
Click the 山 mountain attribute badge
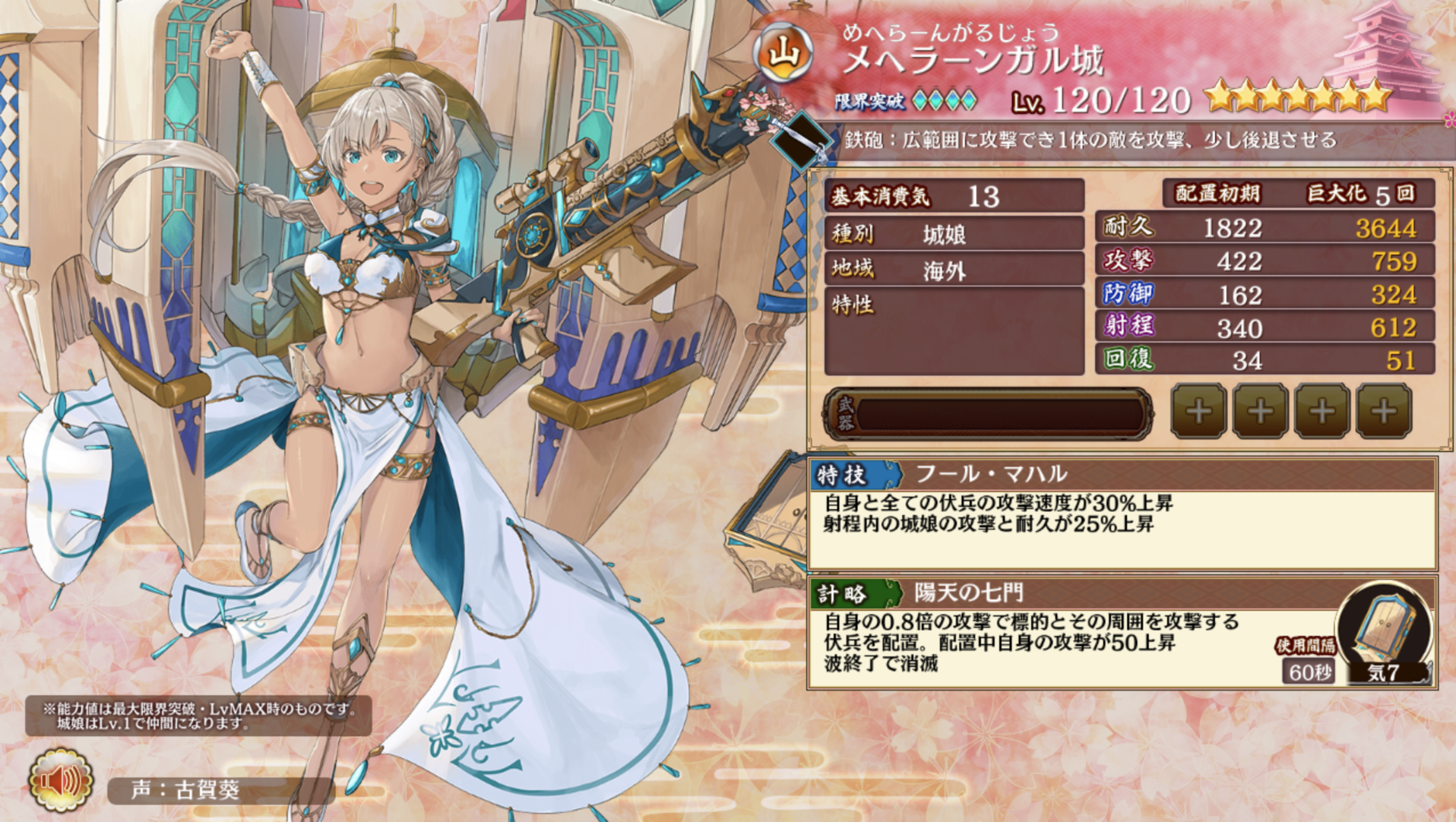pyautogui.click(x=783, y=53)
